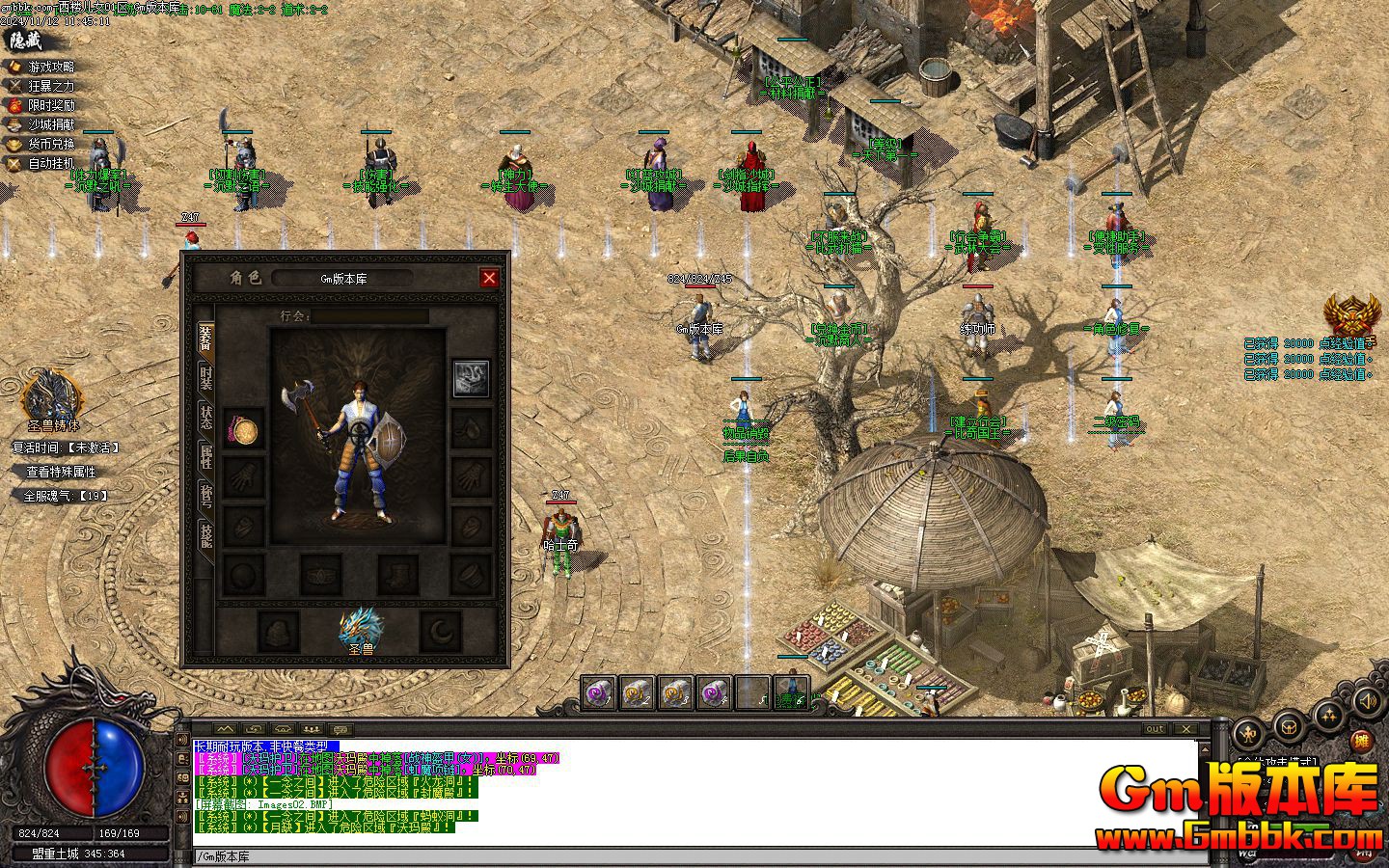Open 沙城捐献 Sand City donation
1389x868 pixels.
click(50, 124)
